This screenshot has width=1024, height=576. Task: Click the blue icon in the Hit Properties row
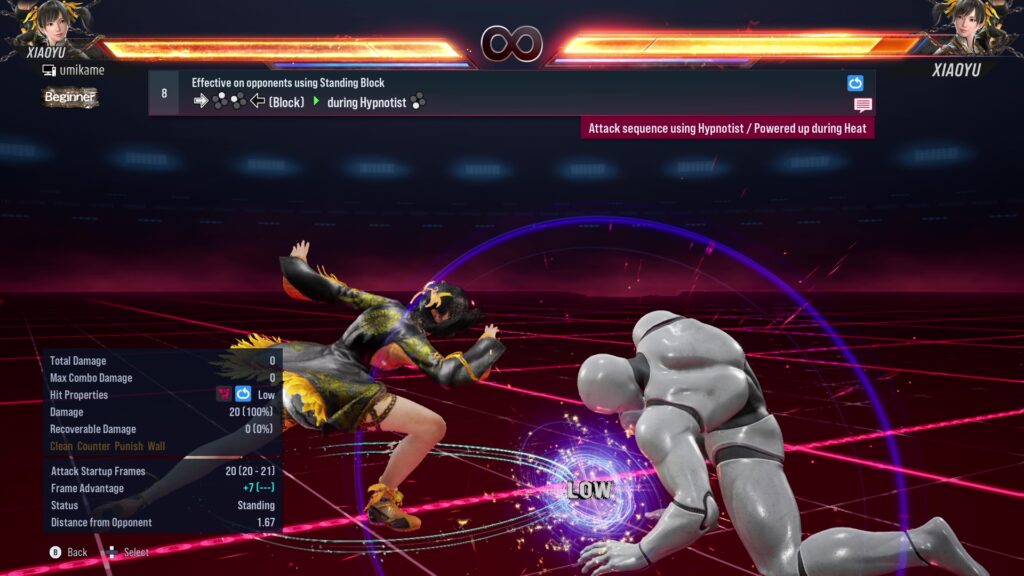(x=243, y=395)
